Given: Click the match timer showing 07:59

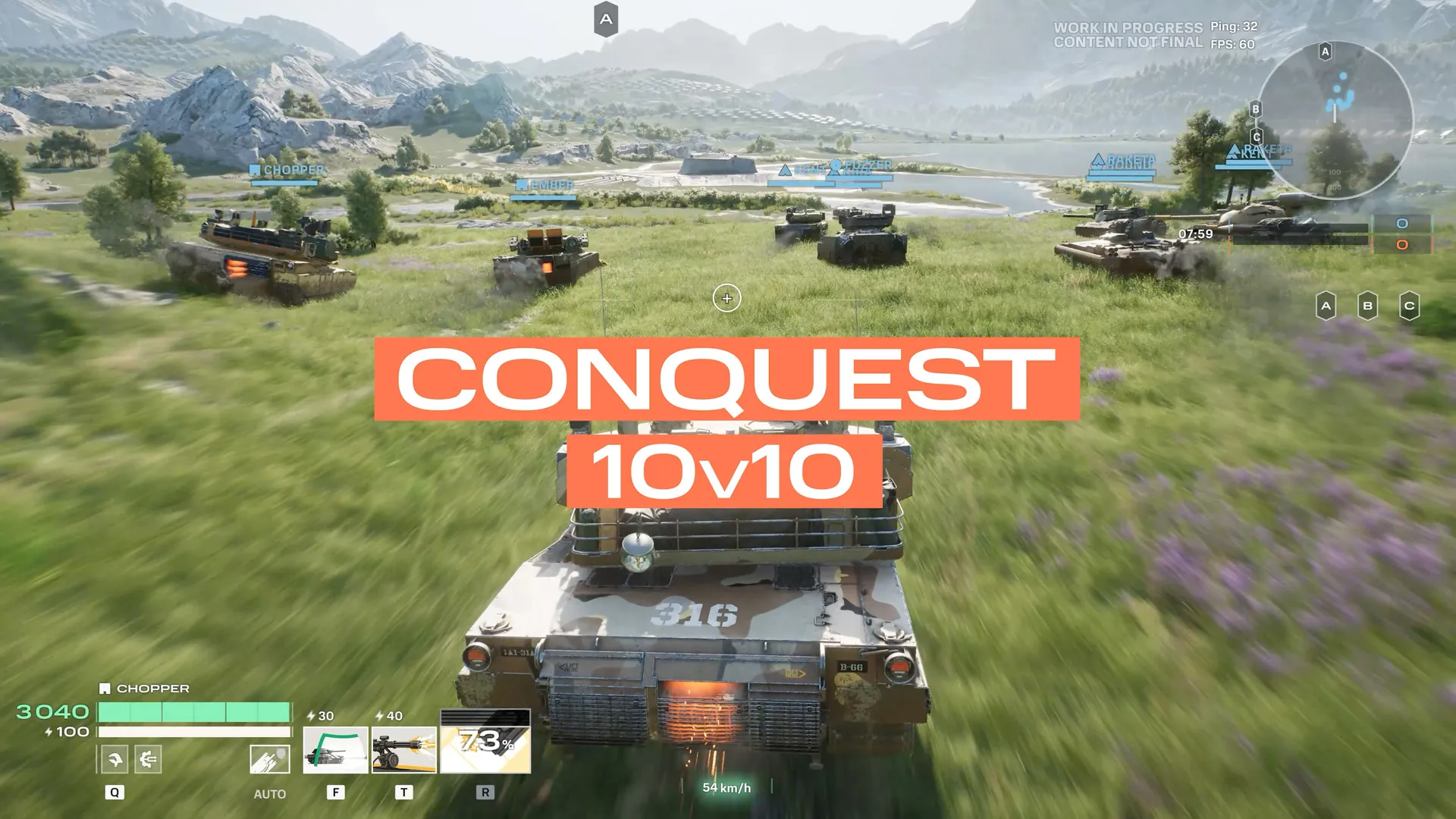Looking at the screenshot, I should coord(1195,234).
